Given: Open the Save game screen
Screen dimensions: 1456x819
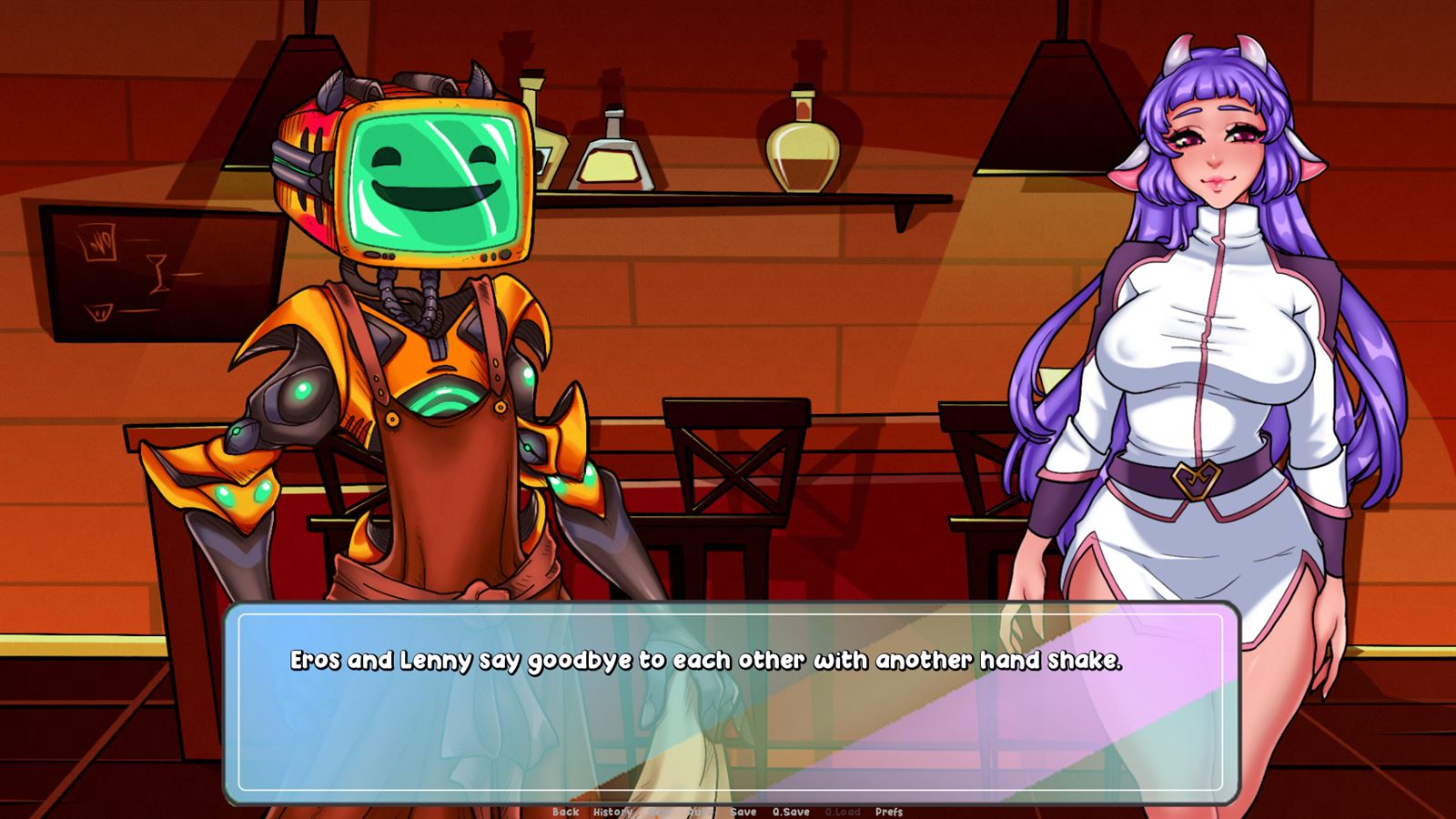Looking at the screenshot, I should pos(743,812).
